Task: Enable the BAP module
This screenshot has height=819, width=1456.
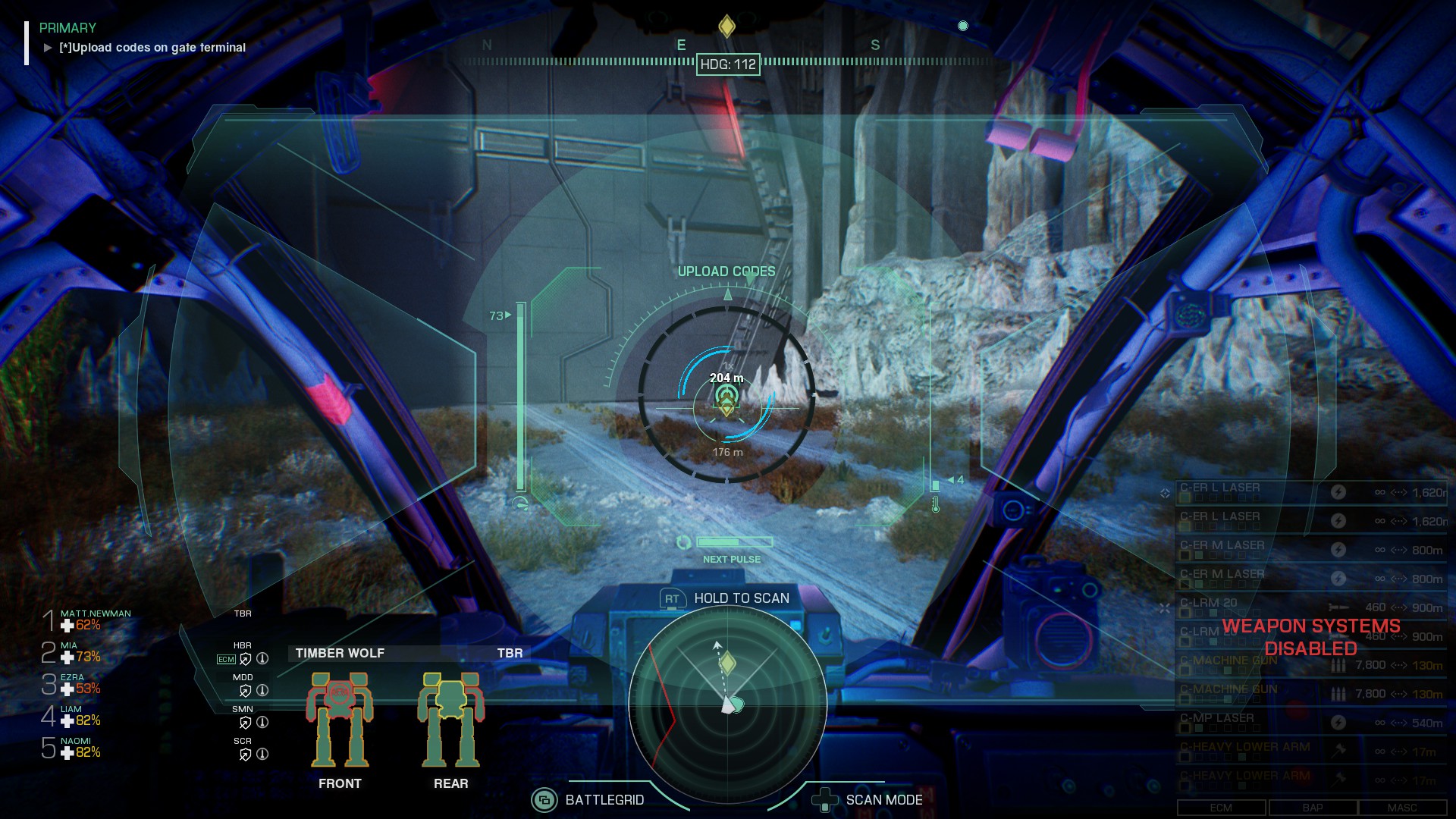Action: click(1313, 807)
